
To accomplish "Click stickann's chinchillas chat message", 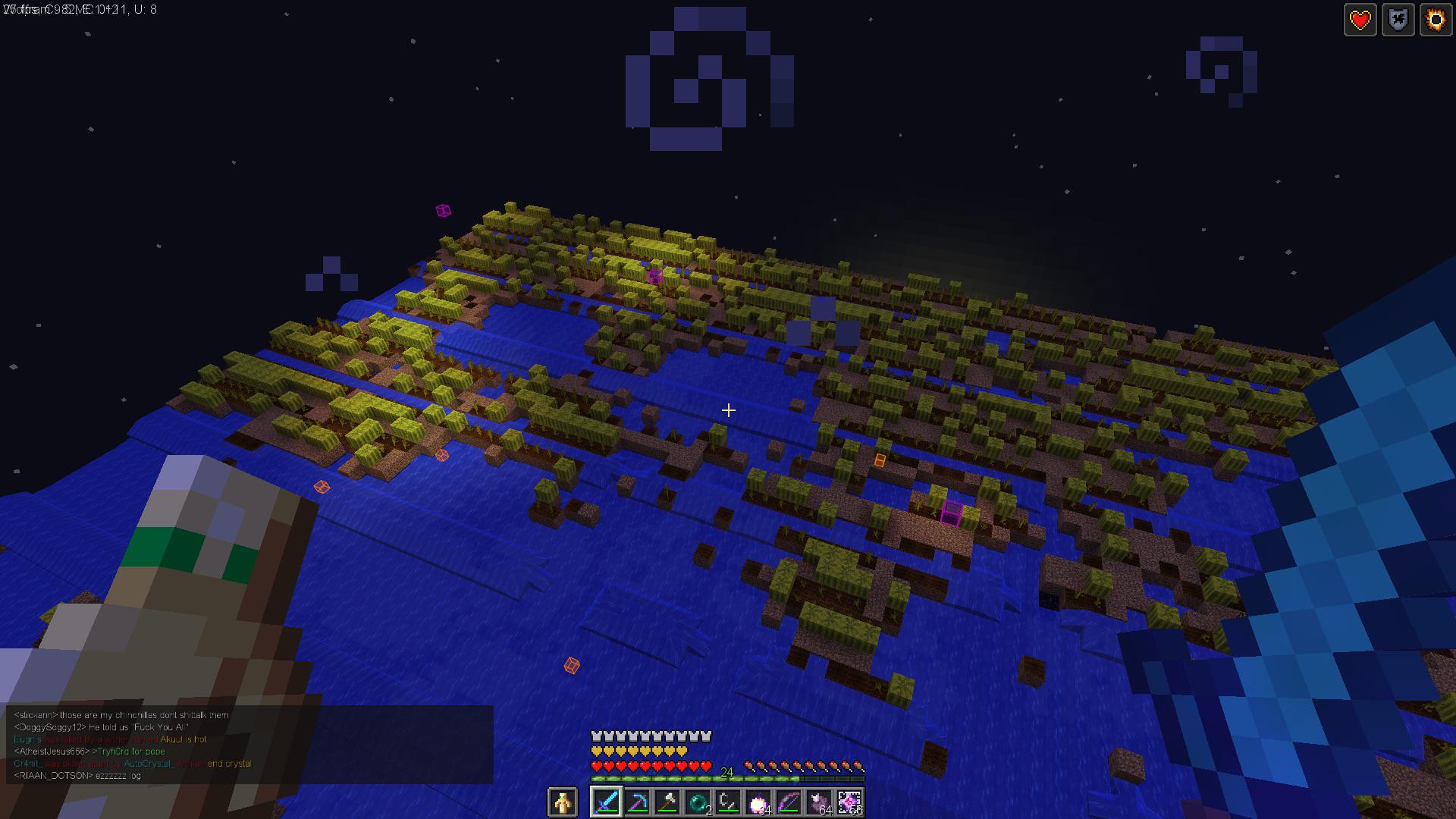I will click(x=121, y=714).
